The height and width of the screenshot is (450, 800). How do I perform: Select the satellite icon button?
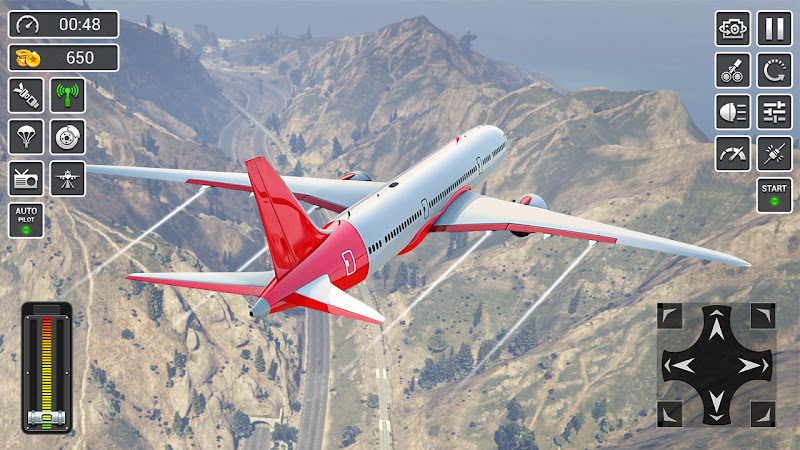[x=26, y=95]
